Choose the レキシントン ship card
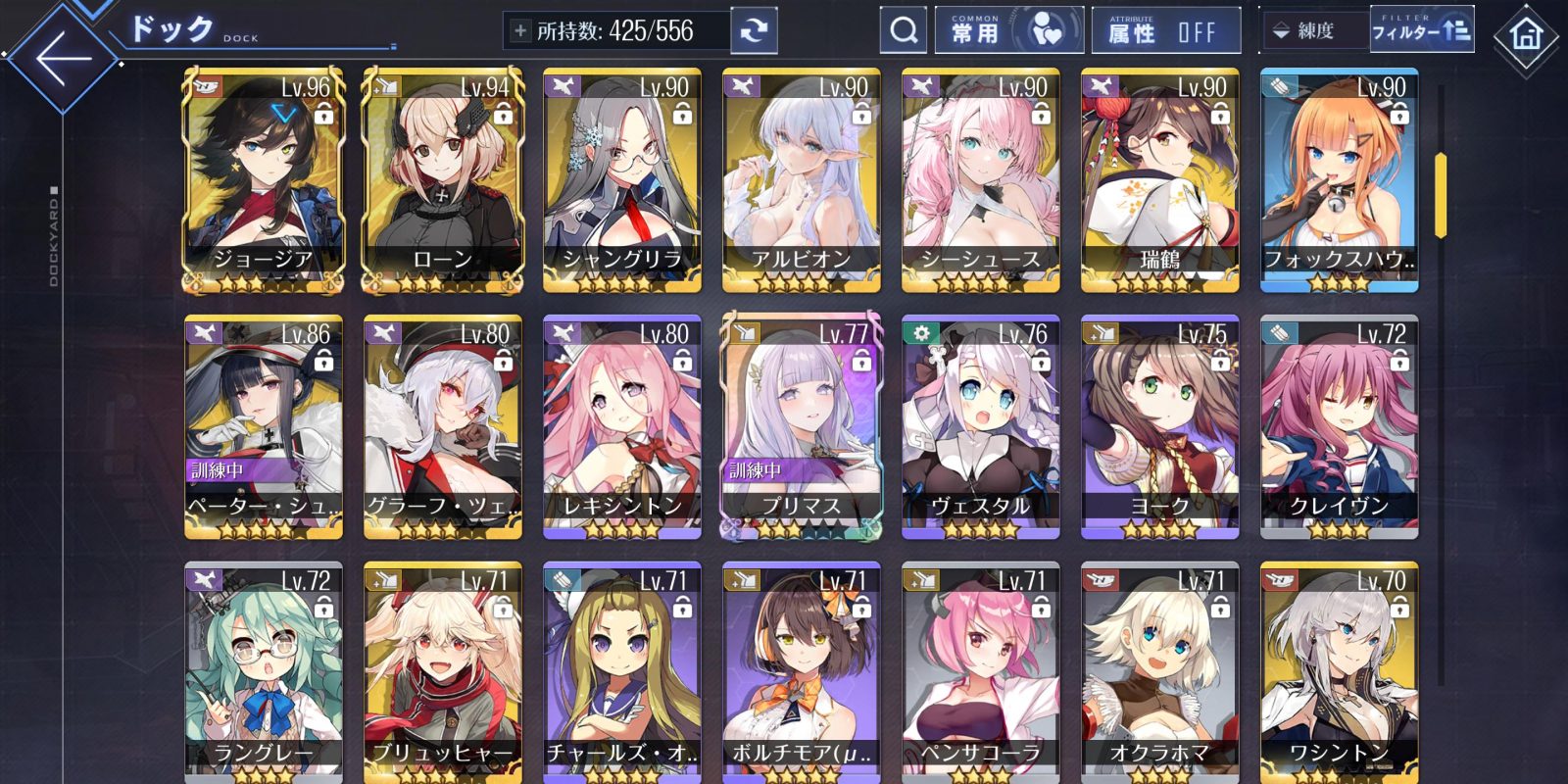This screenshot has height=784, width=1568. [622, 427]
